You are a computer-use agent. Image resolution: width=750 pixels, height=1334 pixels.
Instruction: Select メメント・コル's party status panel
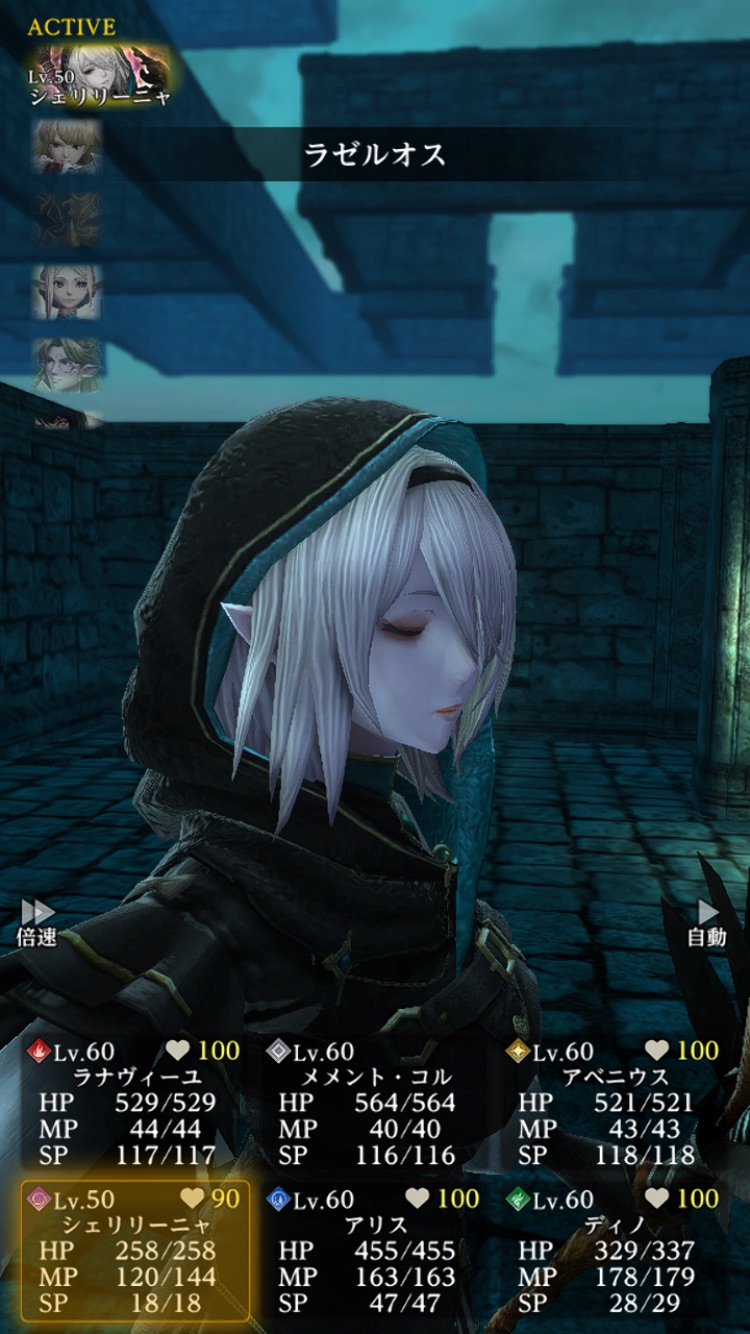[374, 1103]
